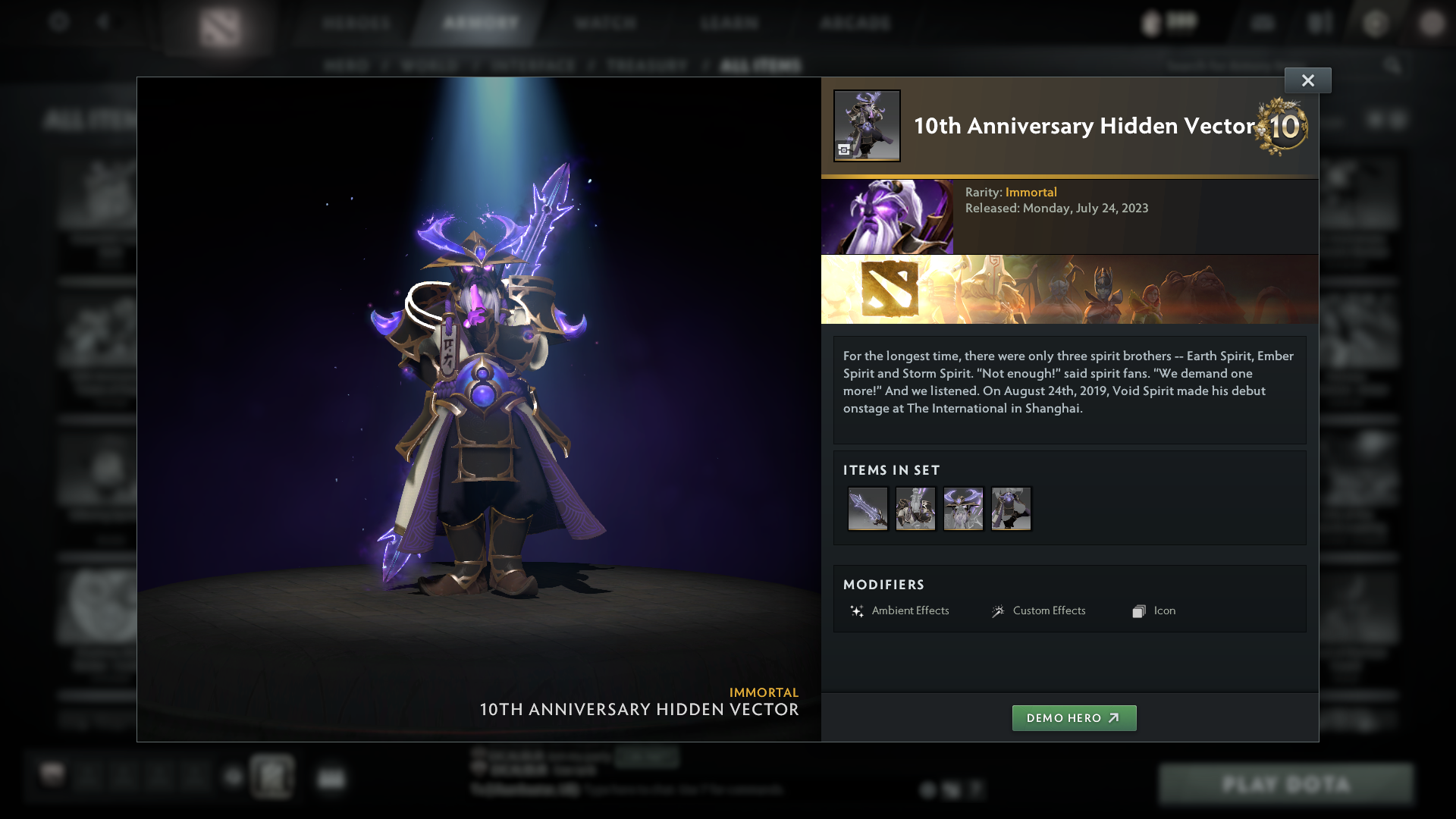Select the sword item in ITEMS IN SET
This screenshot has height=819, width=1456.
tap(868, 509)
